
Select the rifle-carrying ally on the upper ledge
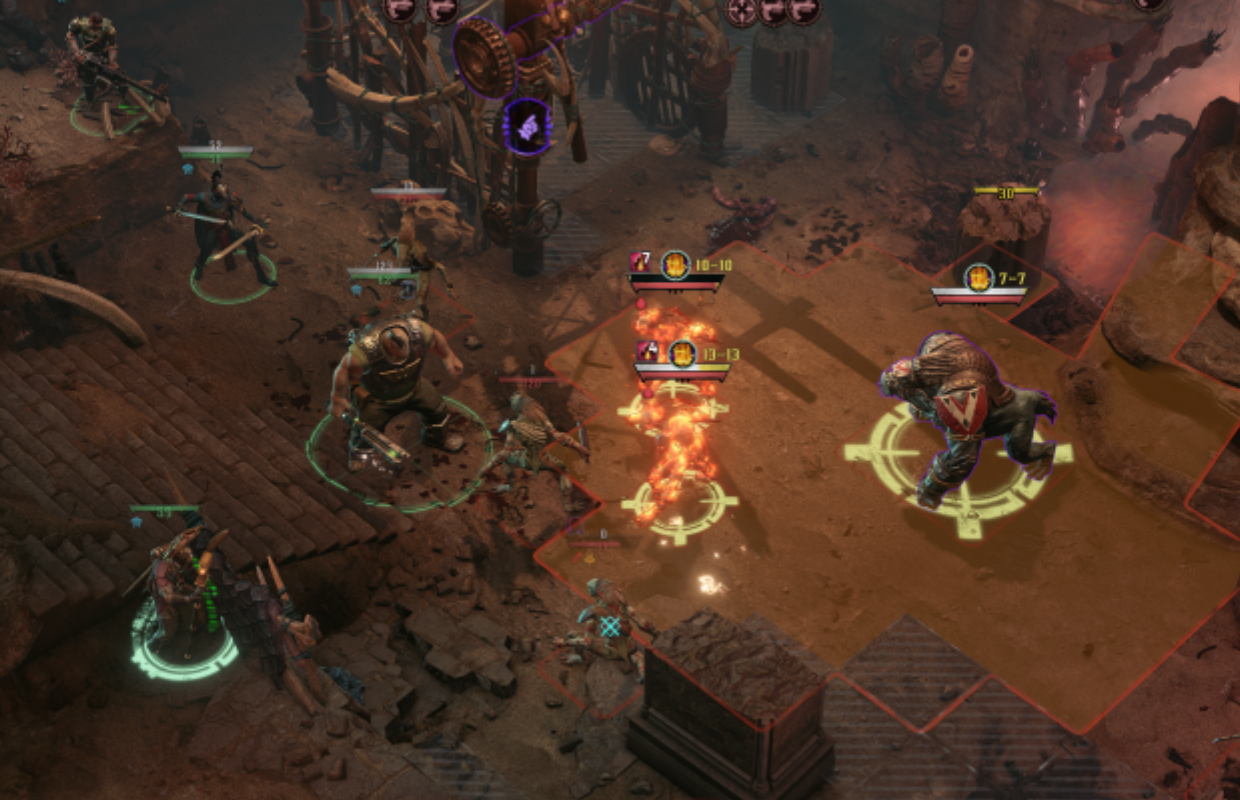(x=97, y=62)
